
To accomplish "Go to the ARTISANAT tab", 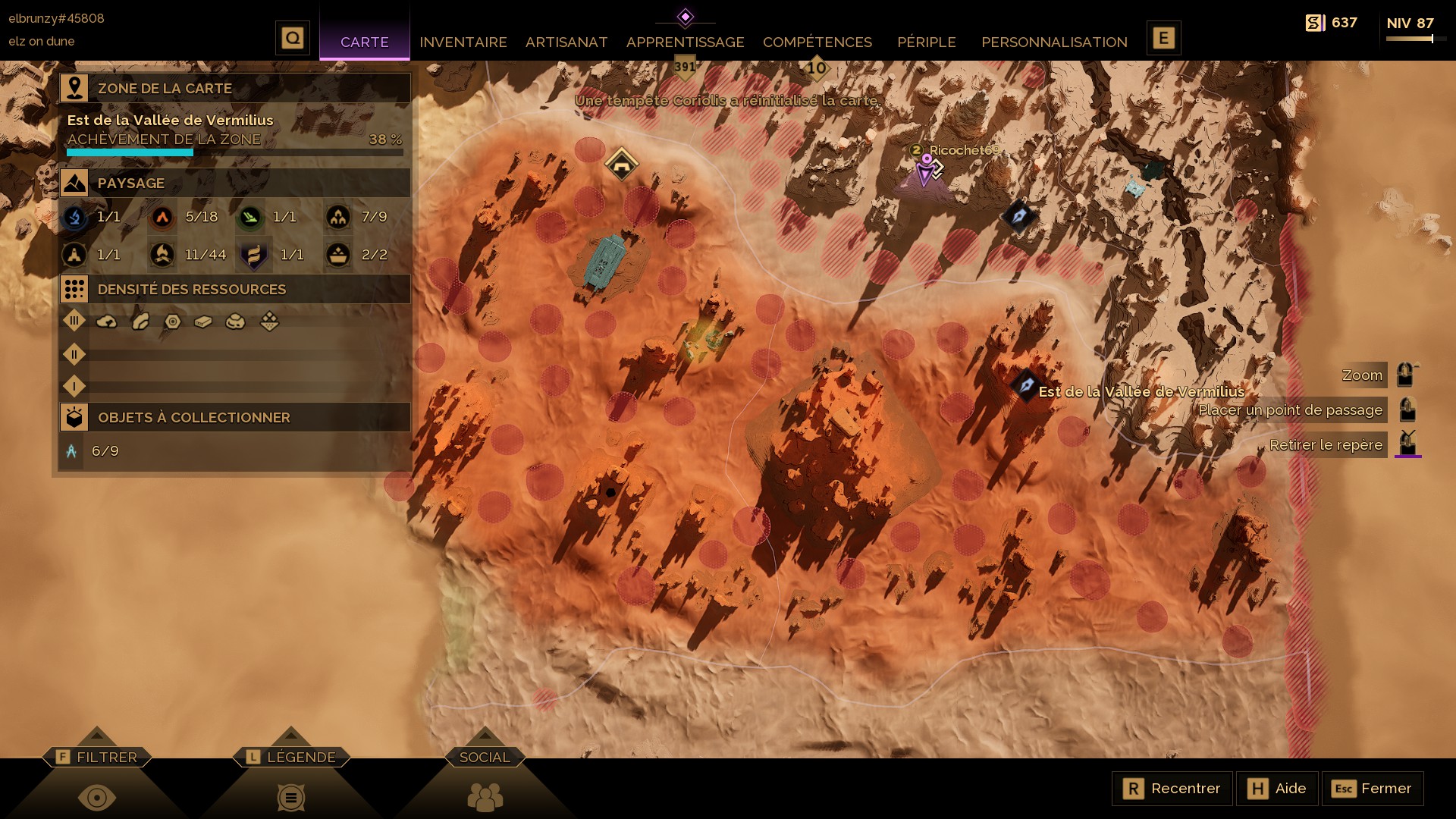I will point(566,42).
